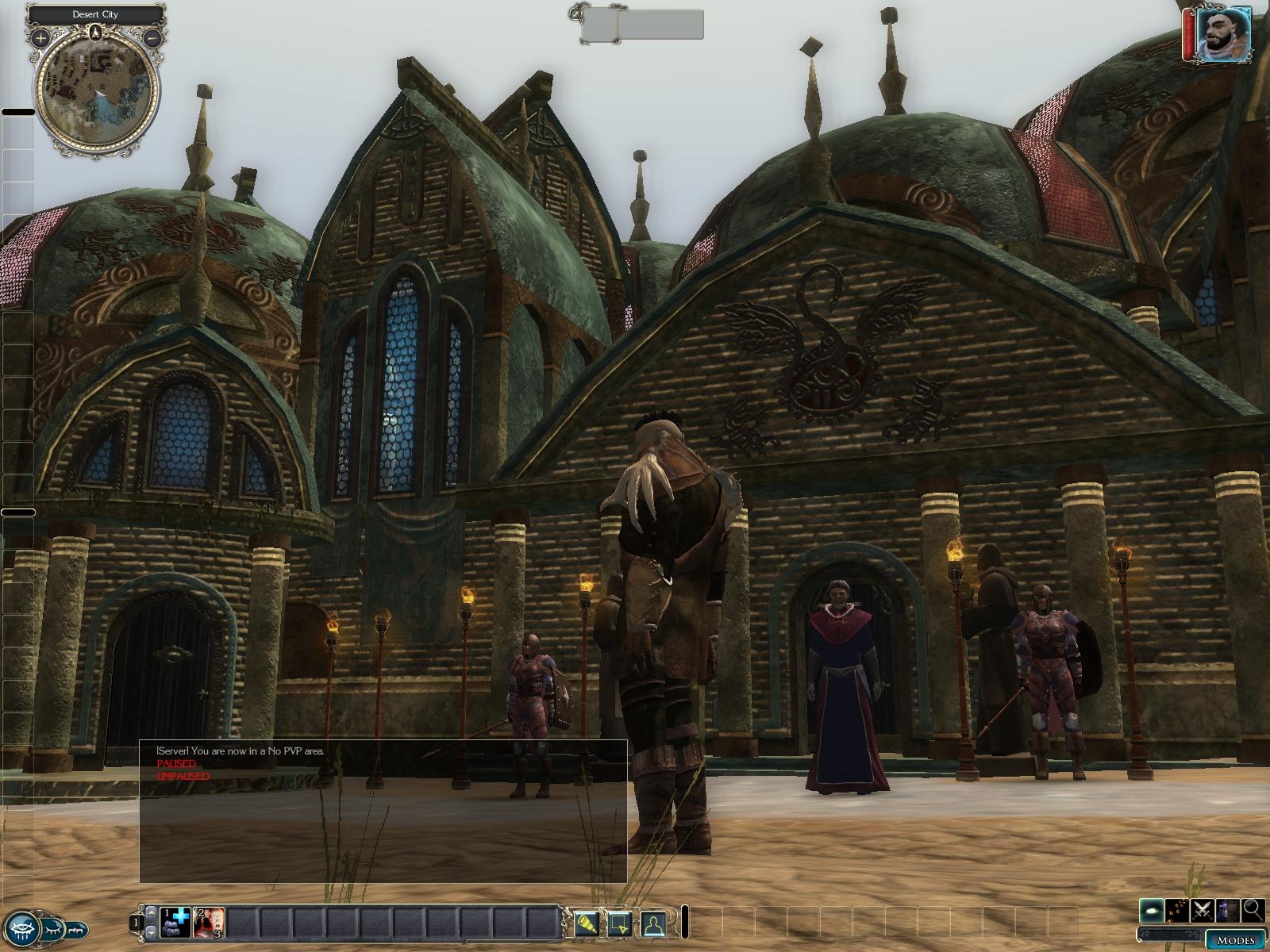Activate the red face ability in slot two

pos(210,922)
